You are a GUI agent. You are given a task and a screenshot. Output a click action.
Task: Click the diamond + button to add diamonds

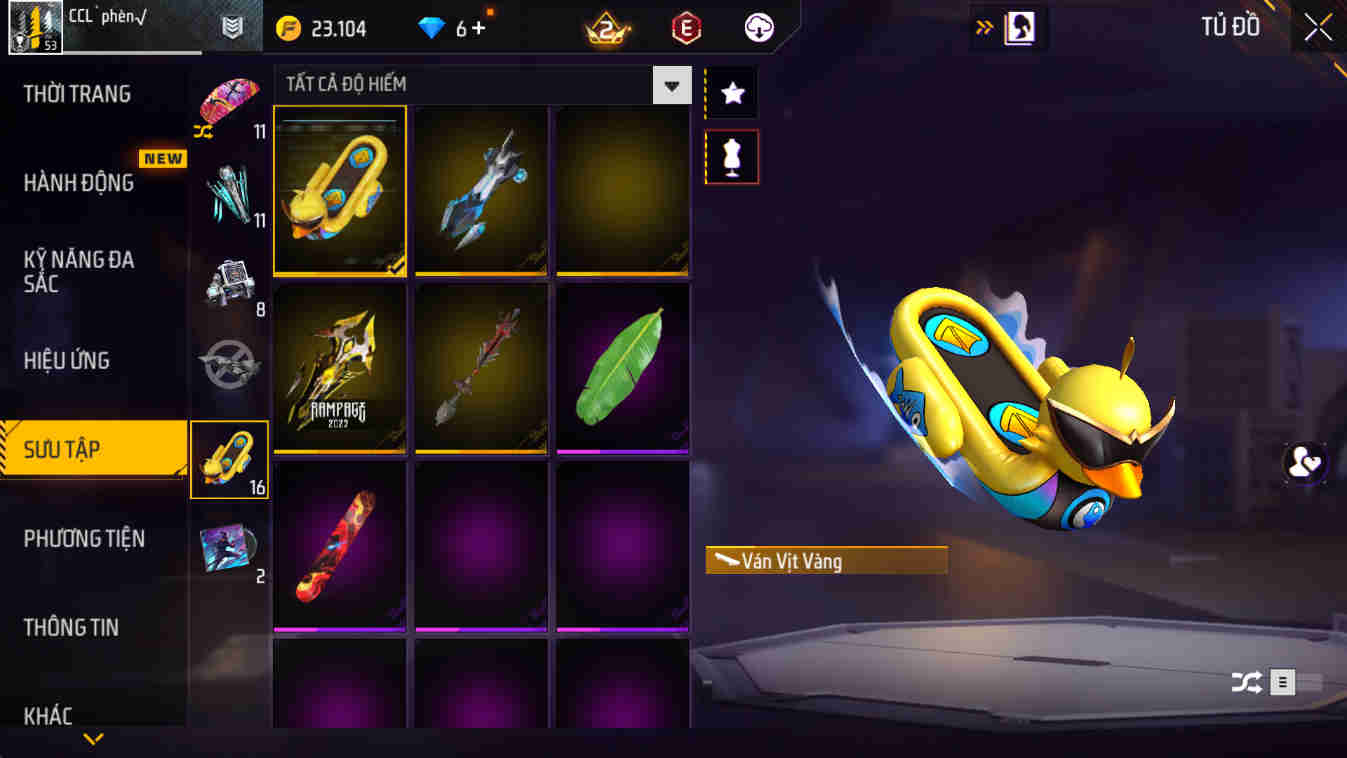click(480, 27)
